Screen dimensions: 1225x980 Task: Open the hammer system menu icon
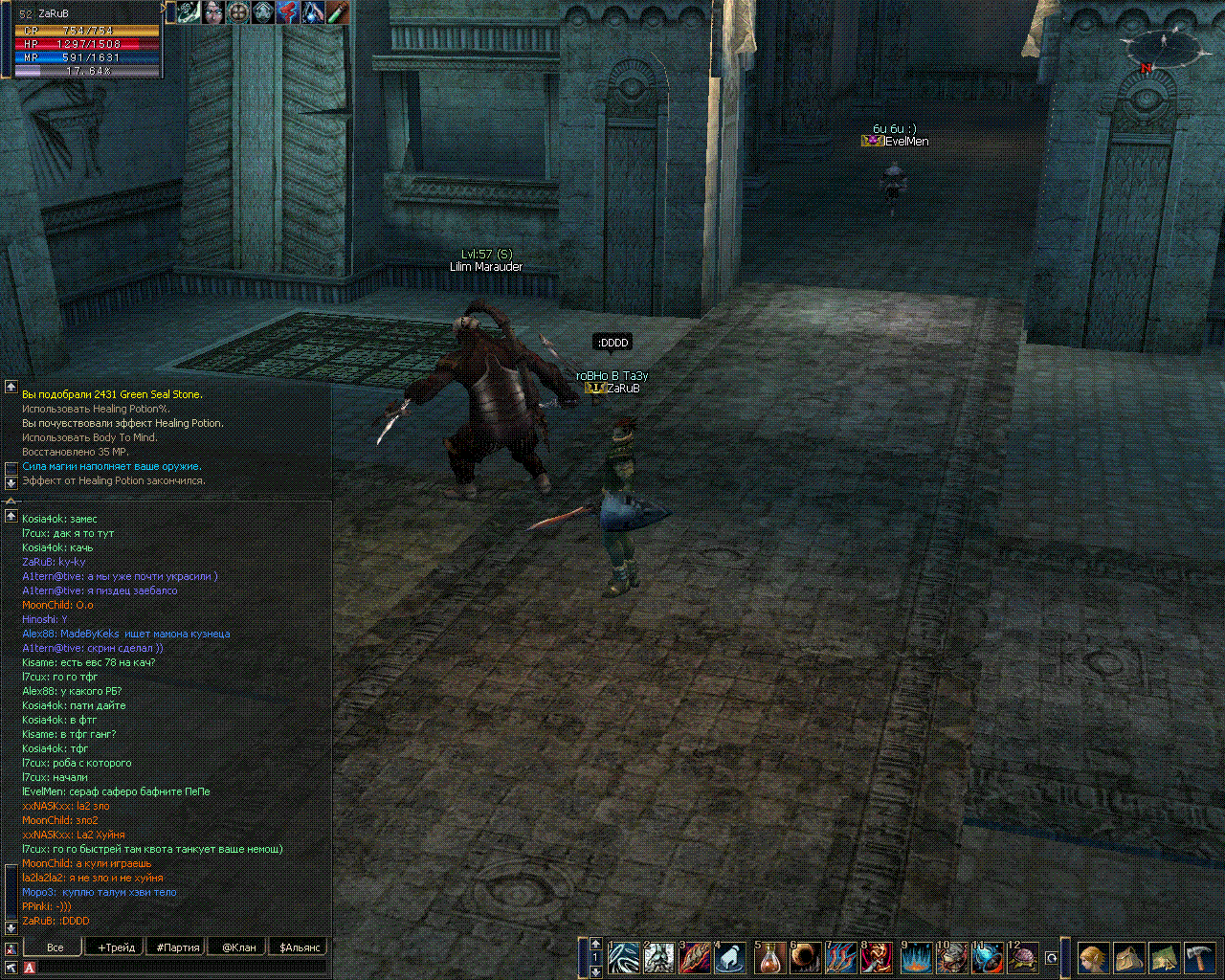(x=1199, y=958)
